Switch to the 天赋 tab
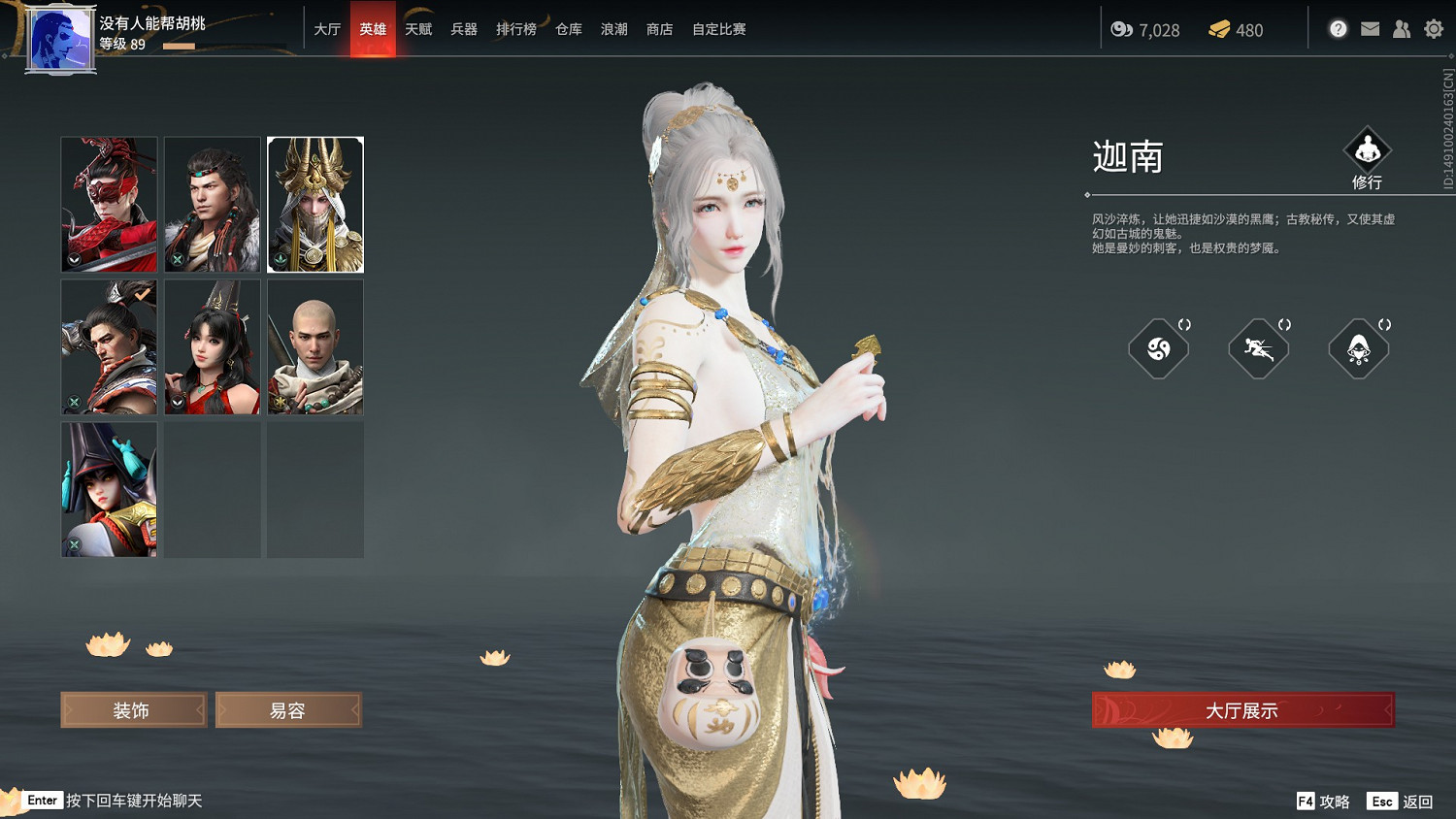The height and width of the screenshot is (819, 1456). click(x=417, y=29)
